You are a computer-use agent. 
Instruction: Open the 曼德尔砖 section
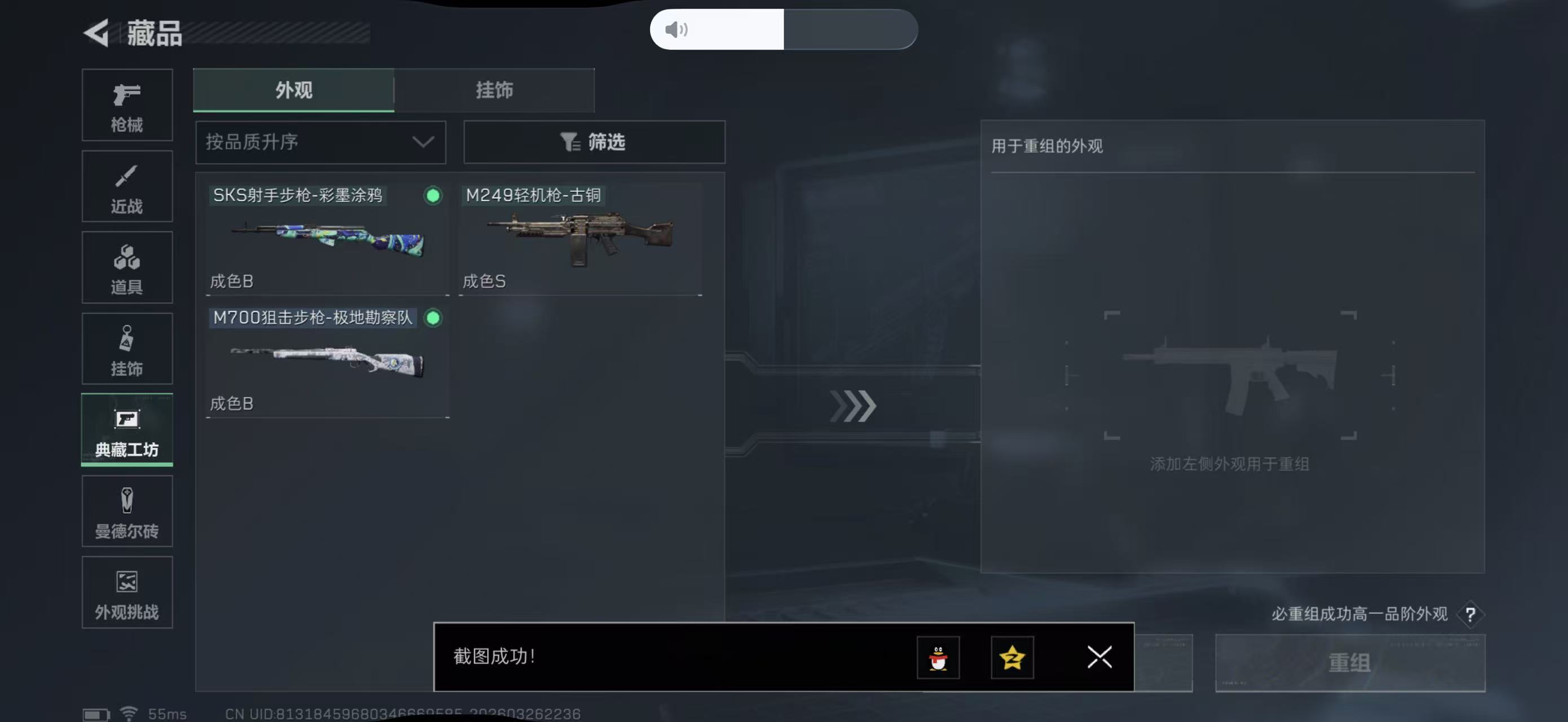click(x=127, y=512)
